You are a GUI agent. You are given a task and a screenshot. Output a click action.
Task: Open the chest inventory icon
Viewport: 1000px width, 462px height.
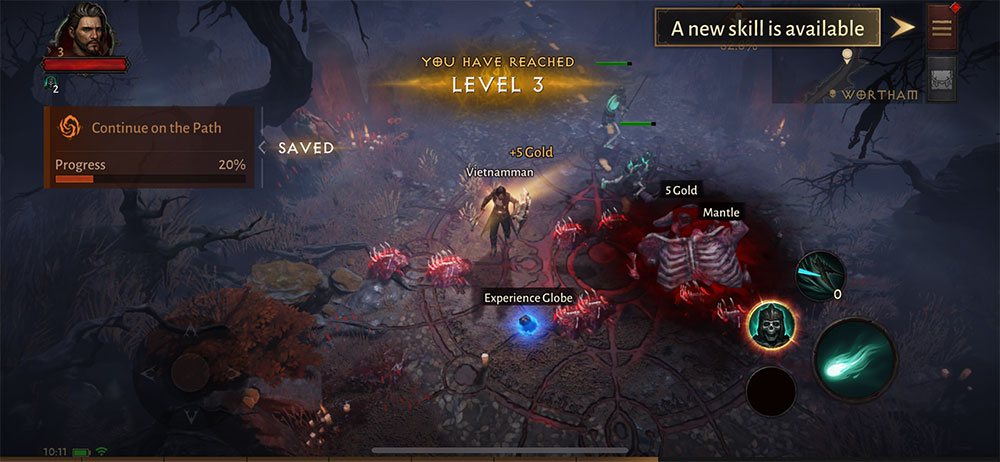pyautogui.click(x=941, y=79)
